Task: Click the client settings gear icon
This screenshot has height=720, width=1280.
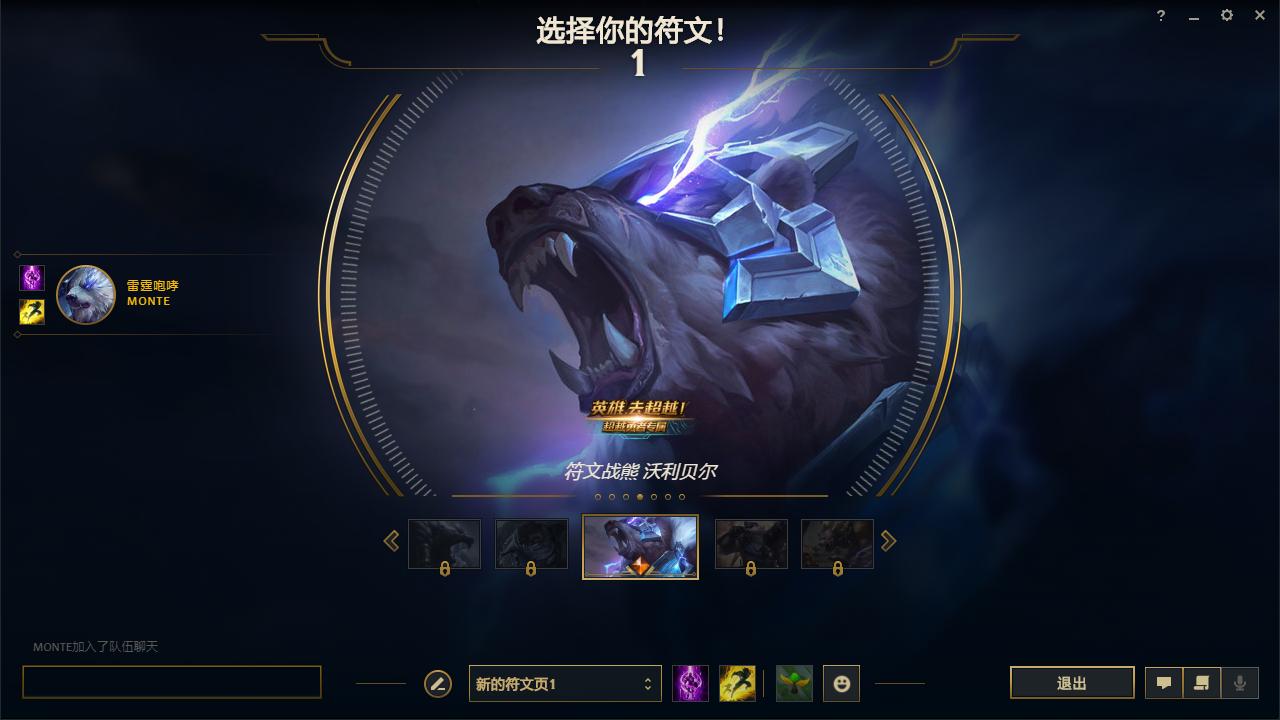Action: click(x=1226, y=15)
